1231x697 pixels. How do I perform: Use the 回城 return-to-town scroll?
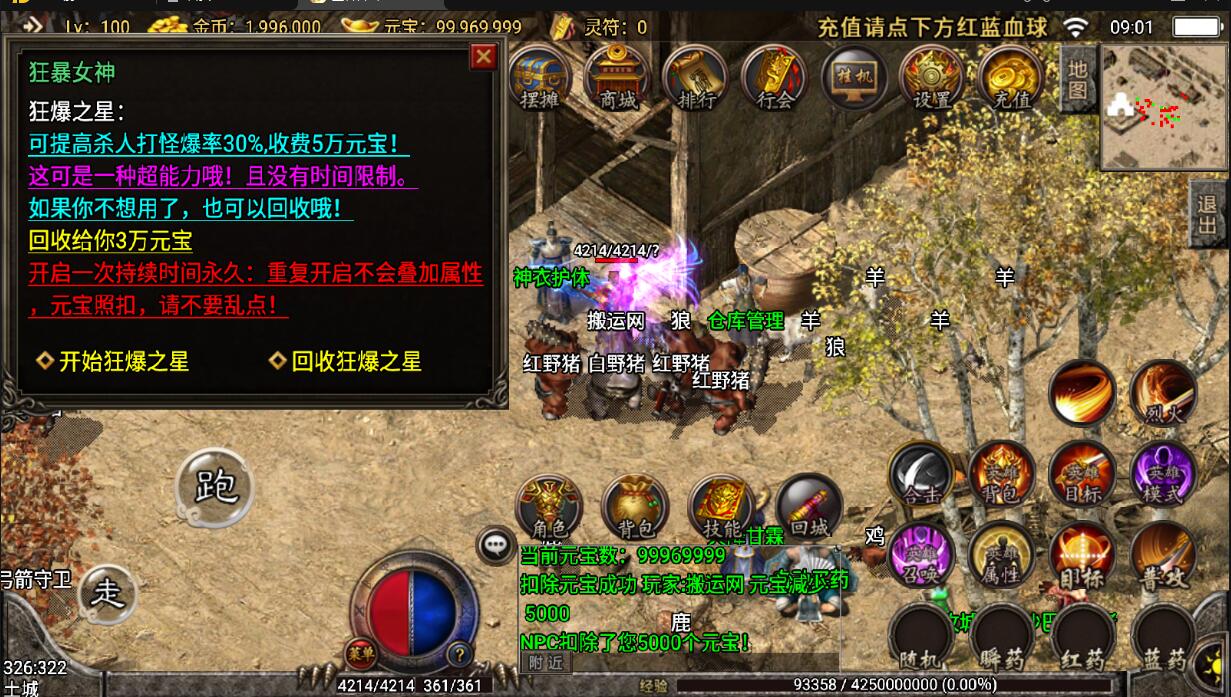tap(808, 507)
